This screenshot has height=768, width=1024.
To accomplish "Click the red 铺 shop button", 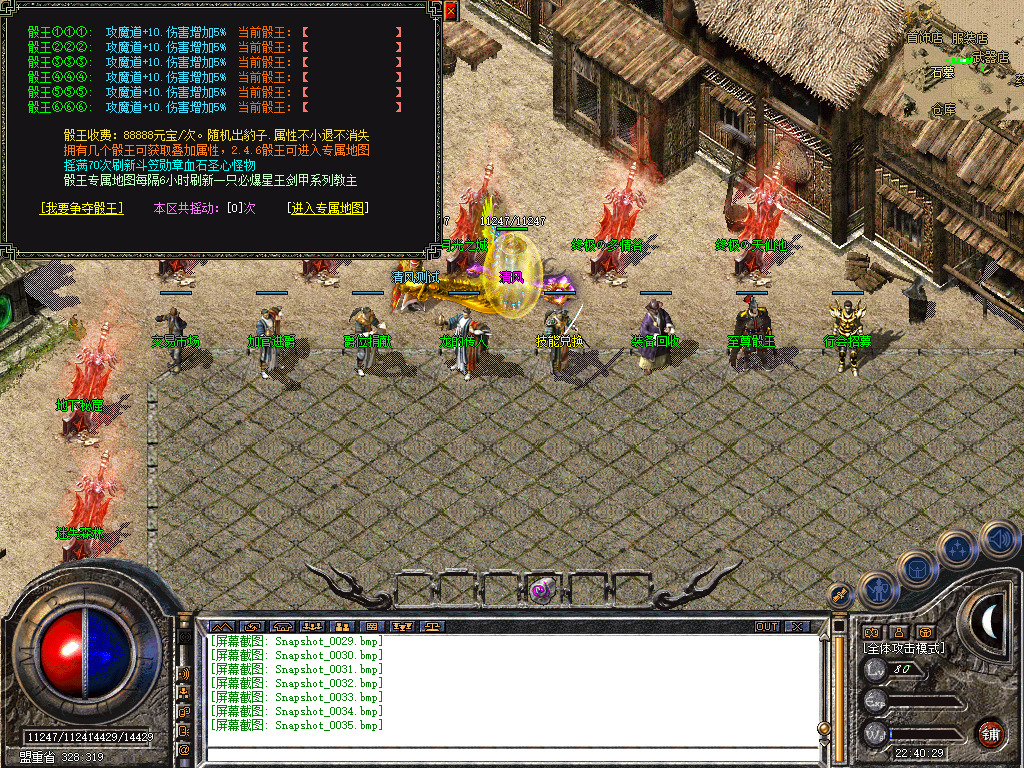I will coord(991,732).
